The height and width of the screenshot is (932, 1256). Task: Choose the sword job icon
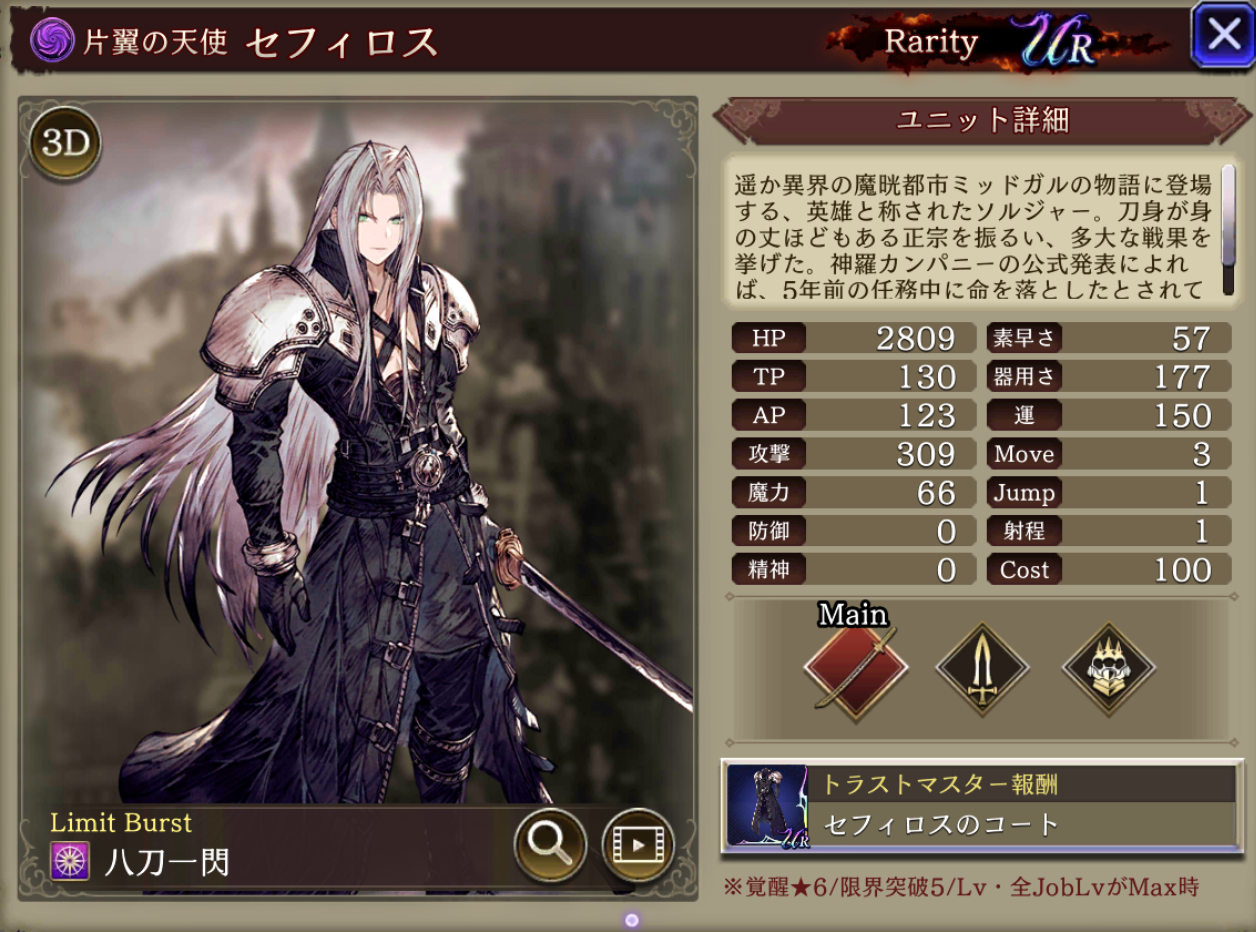[x=982, y=669]
